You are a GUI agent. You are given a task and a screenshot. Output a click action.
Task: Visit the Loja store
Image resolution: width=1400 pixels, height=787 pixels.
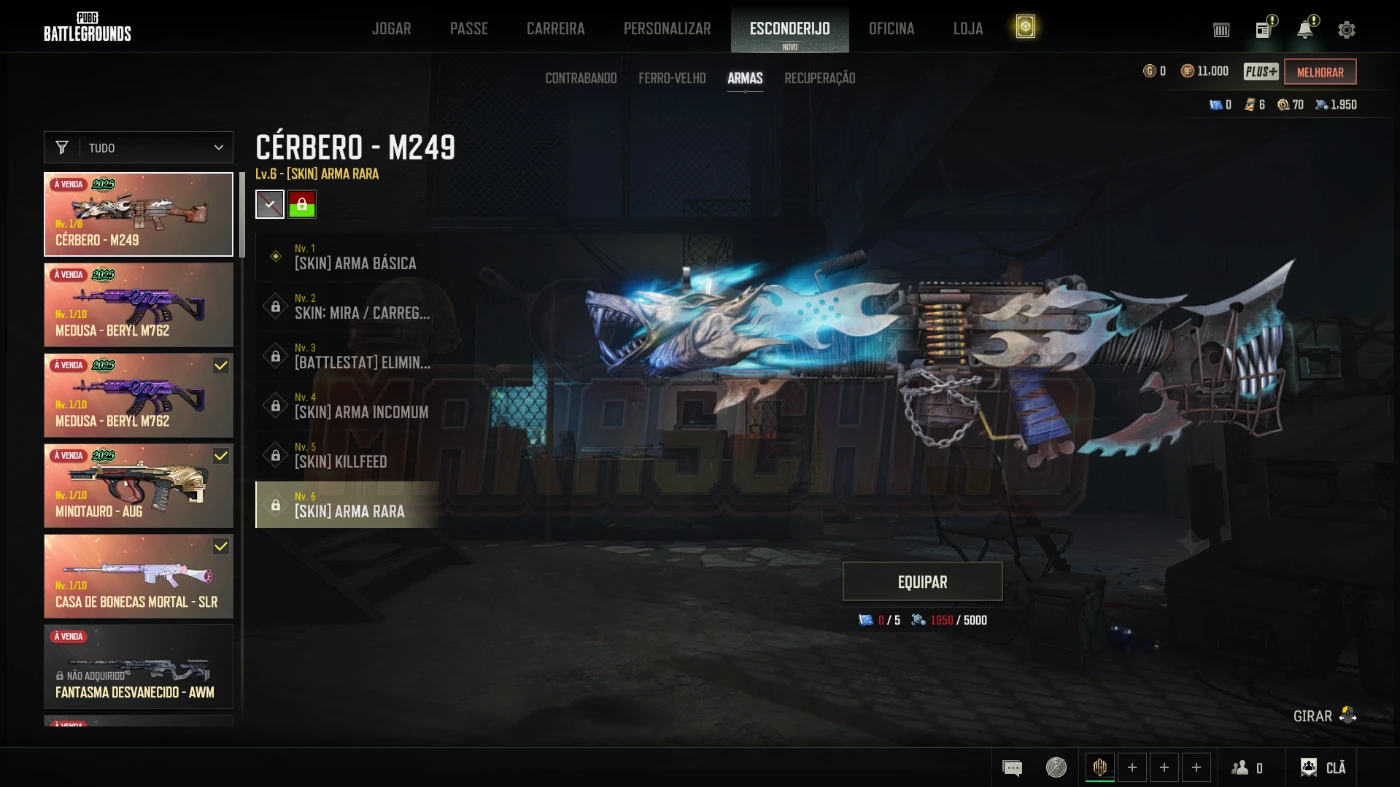pyautogui.click(x=967, y=28)
